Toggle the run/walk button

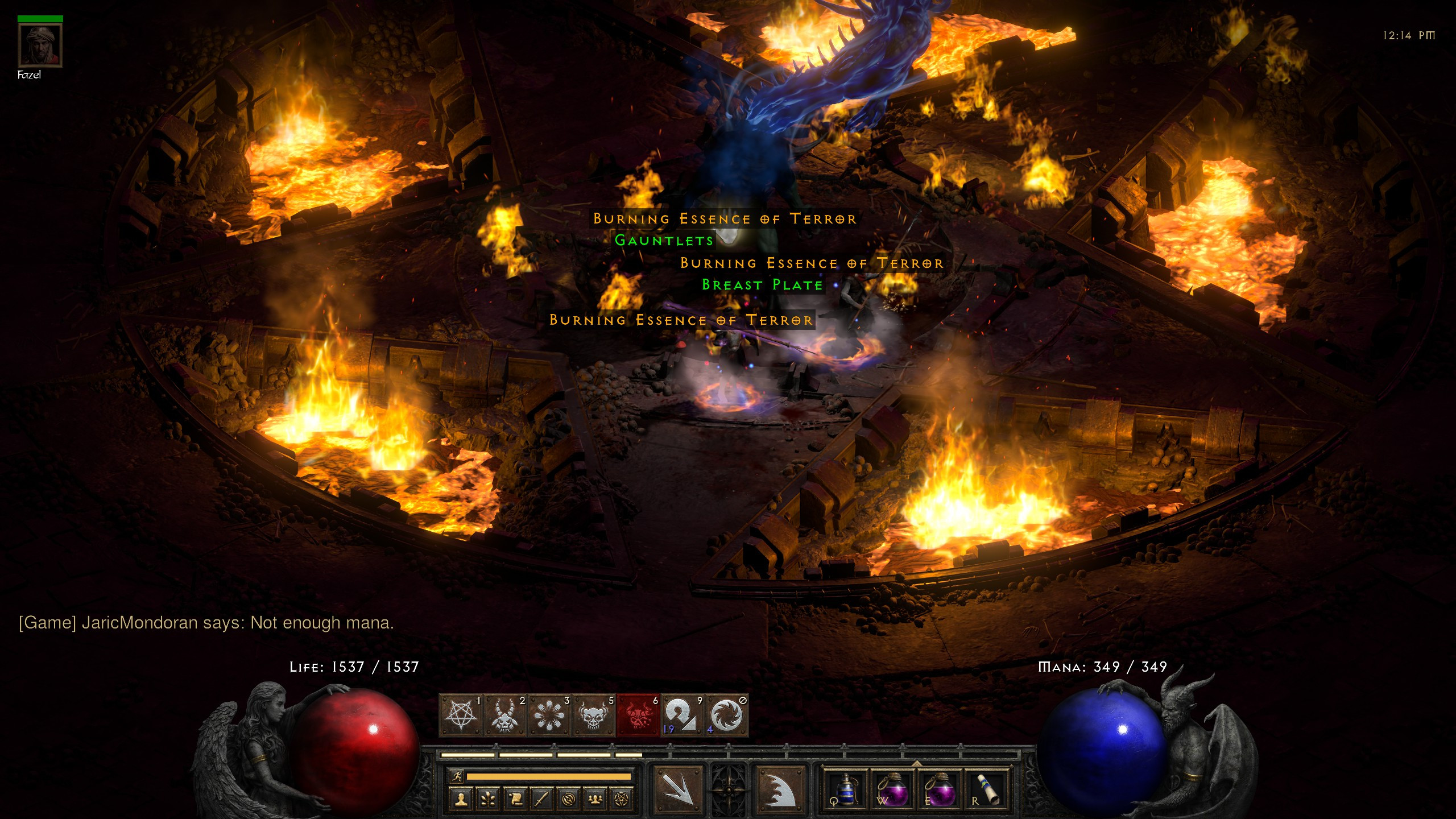[457, 776]
